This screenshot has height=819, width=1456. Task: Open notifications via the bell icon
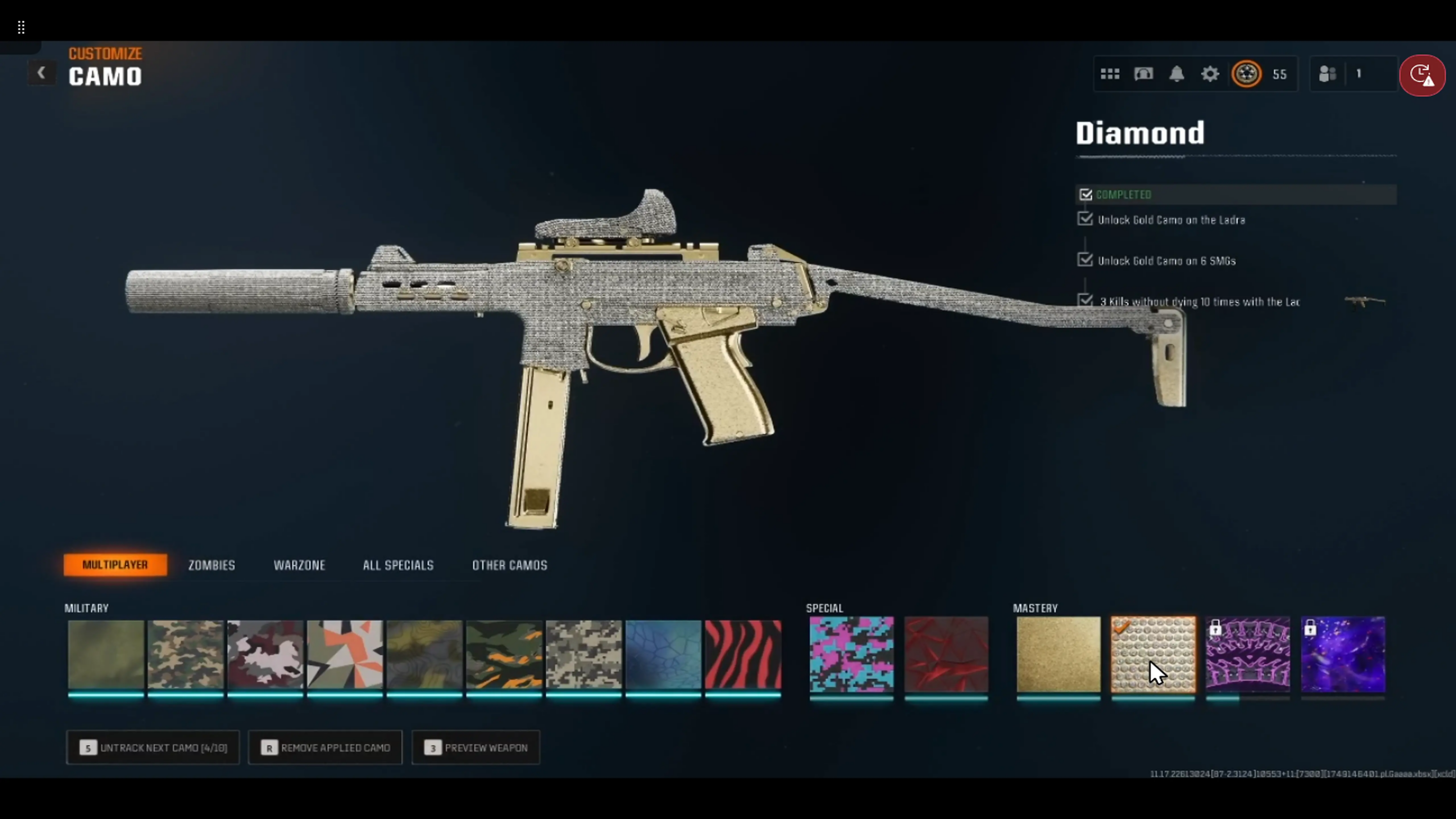1177,74
